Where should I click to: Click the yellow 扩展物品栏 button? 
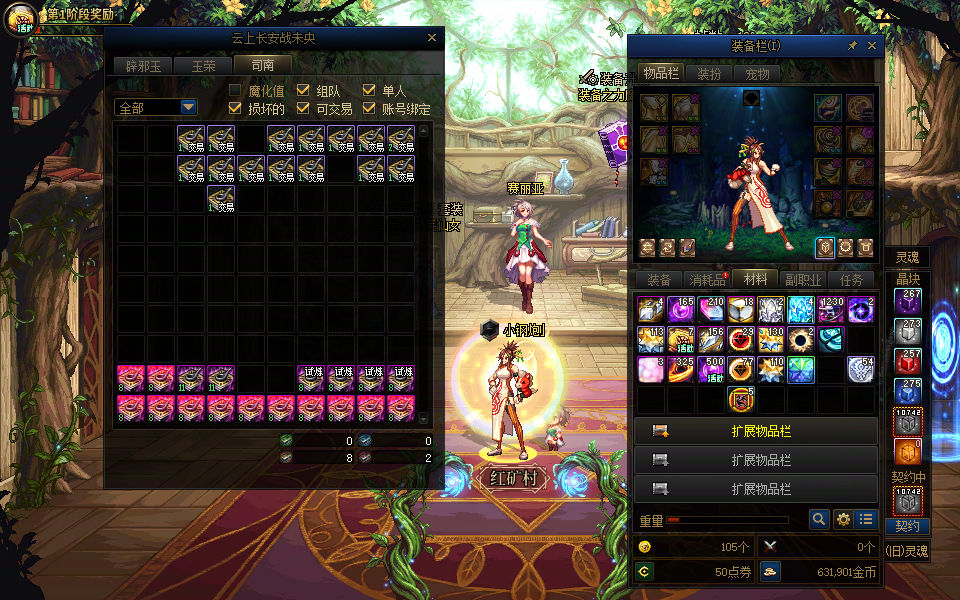point(756,431)
